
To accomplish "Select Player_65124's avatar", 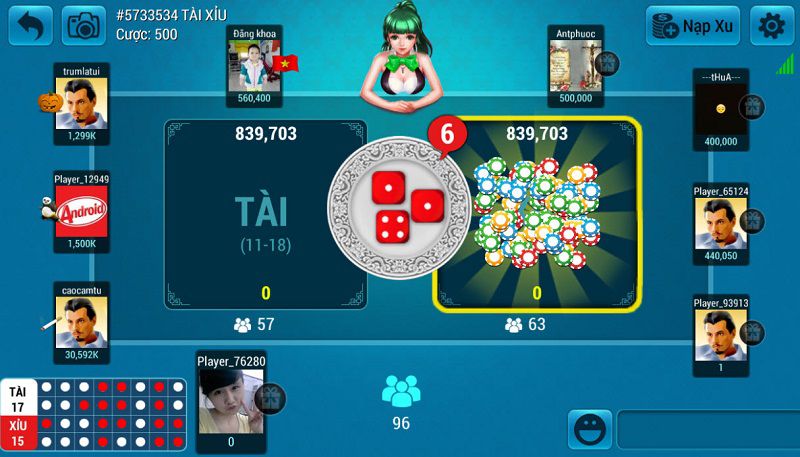I will pos(721,222).
